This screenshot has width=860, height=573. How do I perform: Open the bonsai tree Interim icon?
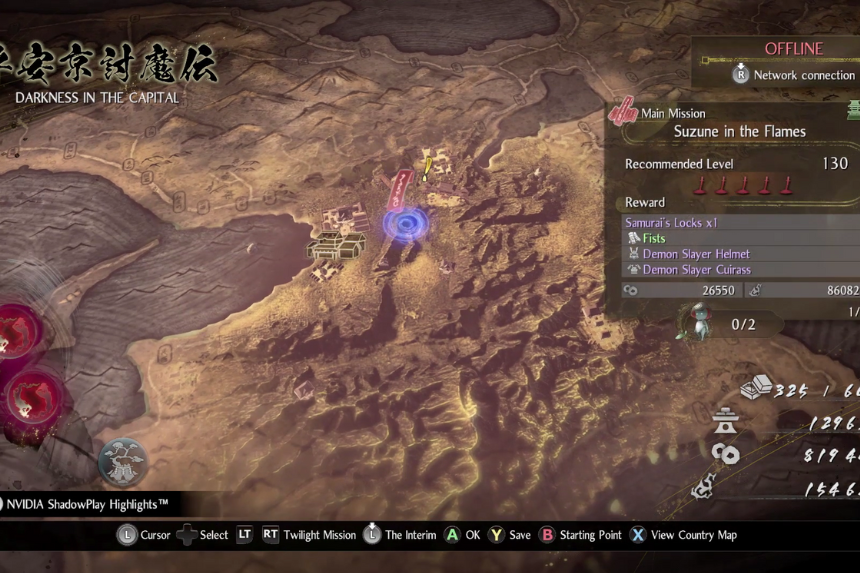tap(122, 461)
